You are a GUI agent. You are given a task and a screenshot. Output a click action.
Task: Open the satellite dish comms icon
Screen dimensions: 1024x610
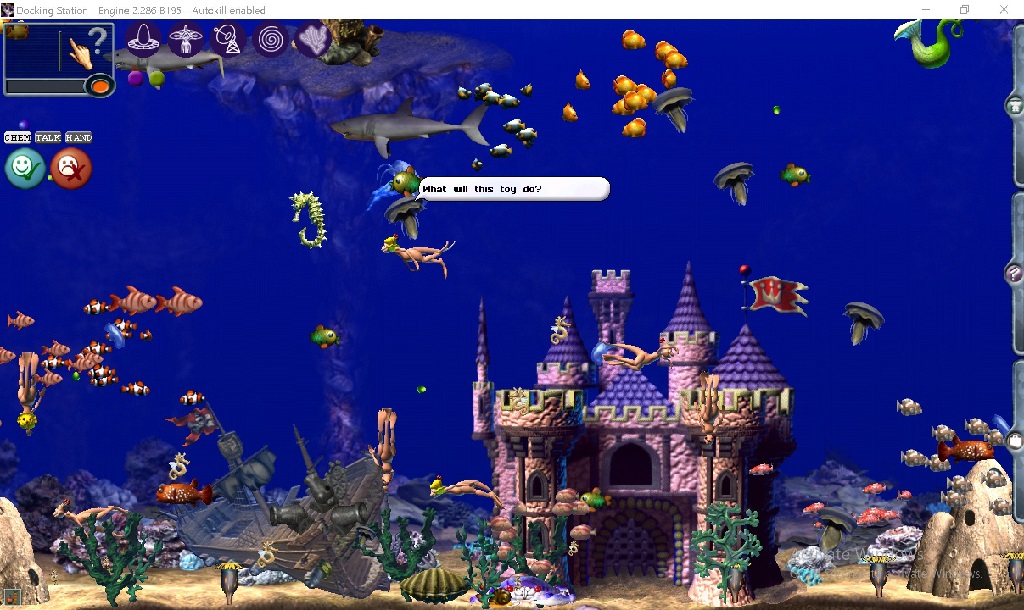click(227, 40)
